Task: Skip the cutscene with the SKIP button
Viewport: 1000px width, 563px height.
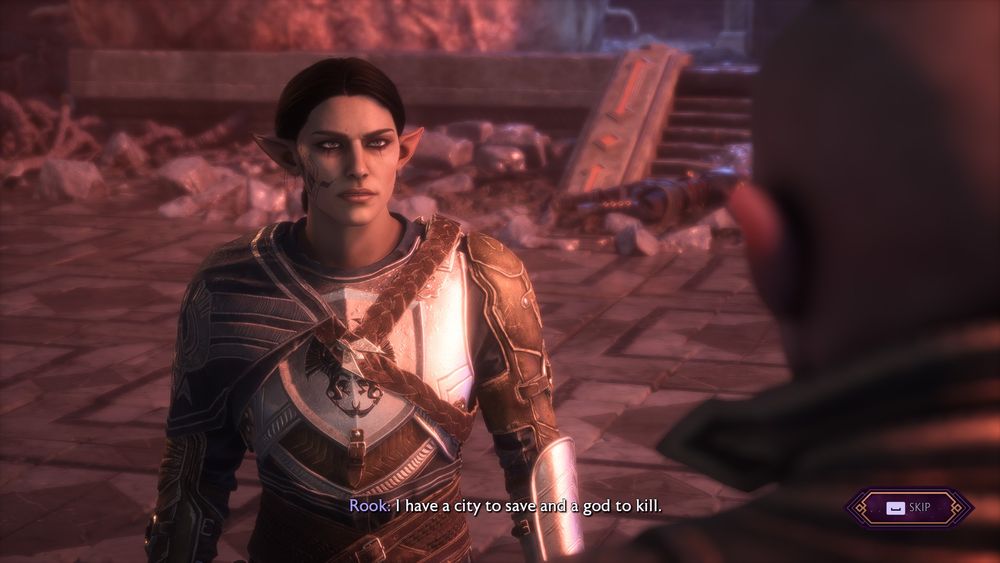Action: coord(909,507)
